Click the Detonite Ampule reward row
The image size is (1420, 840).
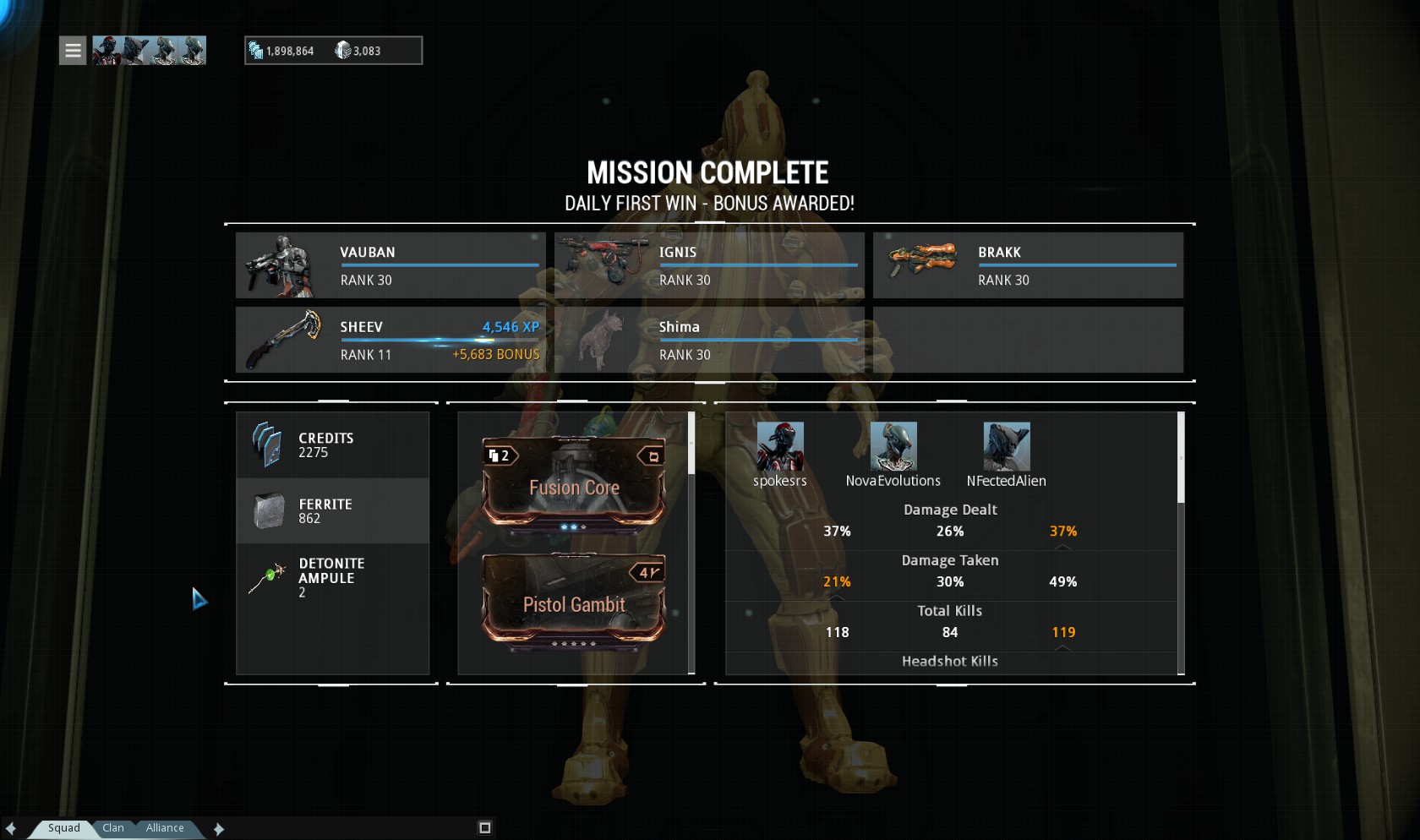(332, 577)
